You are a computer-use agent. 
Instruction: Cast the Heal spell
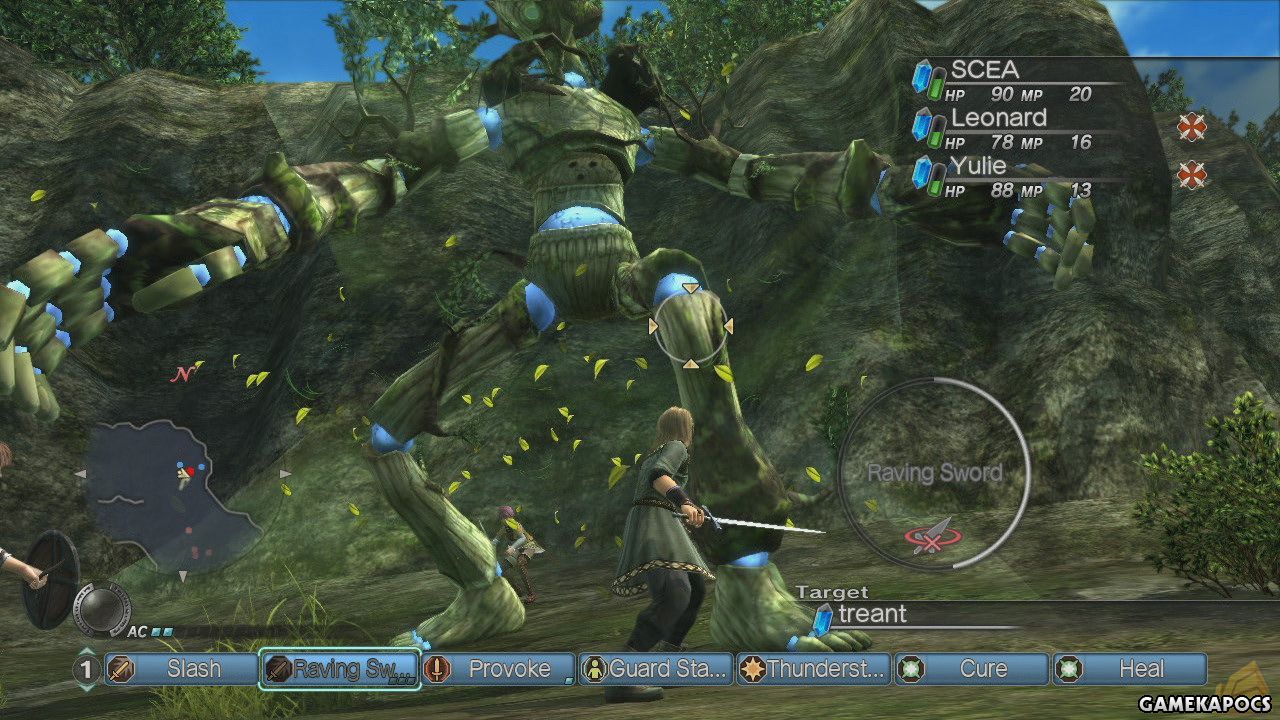tap(1129, 669)
